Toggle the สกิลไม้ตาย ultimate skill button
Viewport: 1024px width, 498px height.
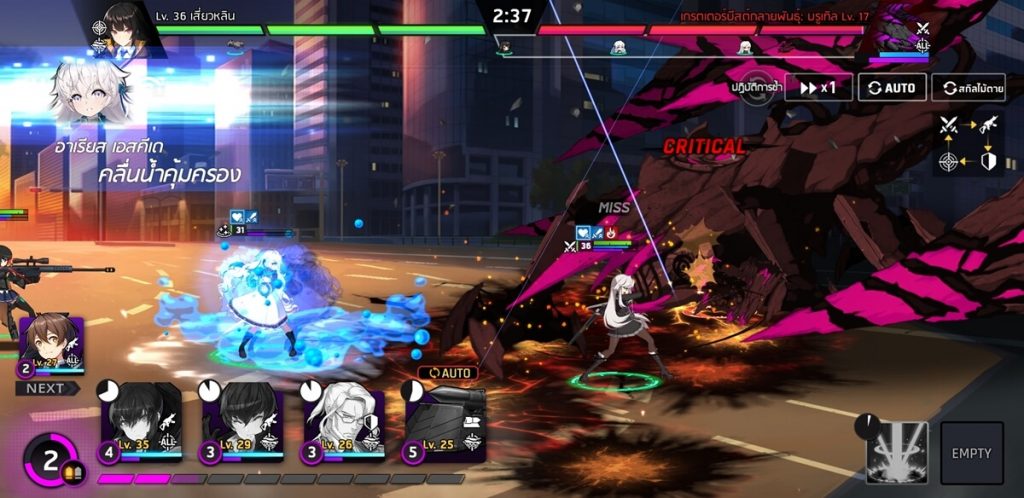click(968, 88)
